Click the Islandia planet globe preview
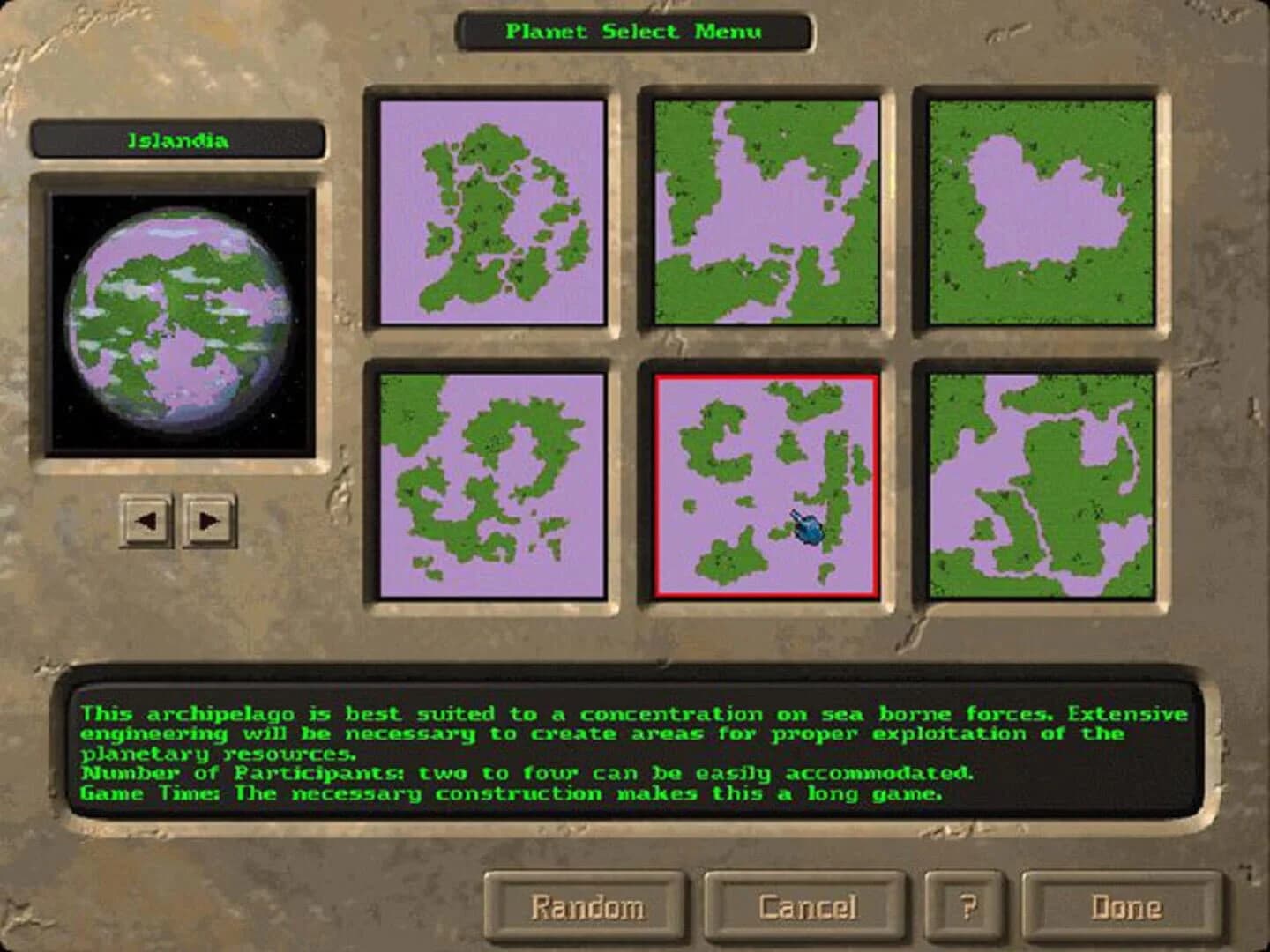 pos(181,317)
